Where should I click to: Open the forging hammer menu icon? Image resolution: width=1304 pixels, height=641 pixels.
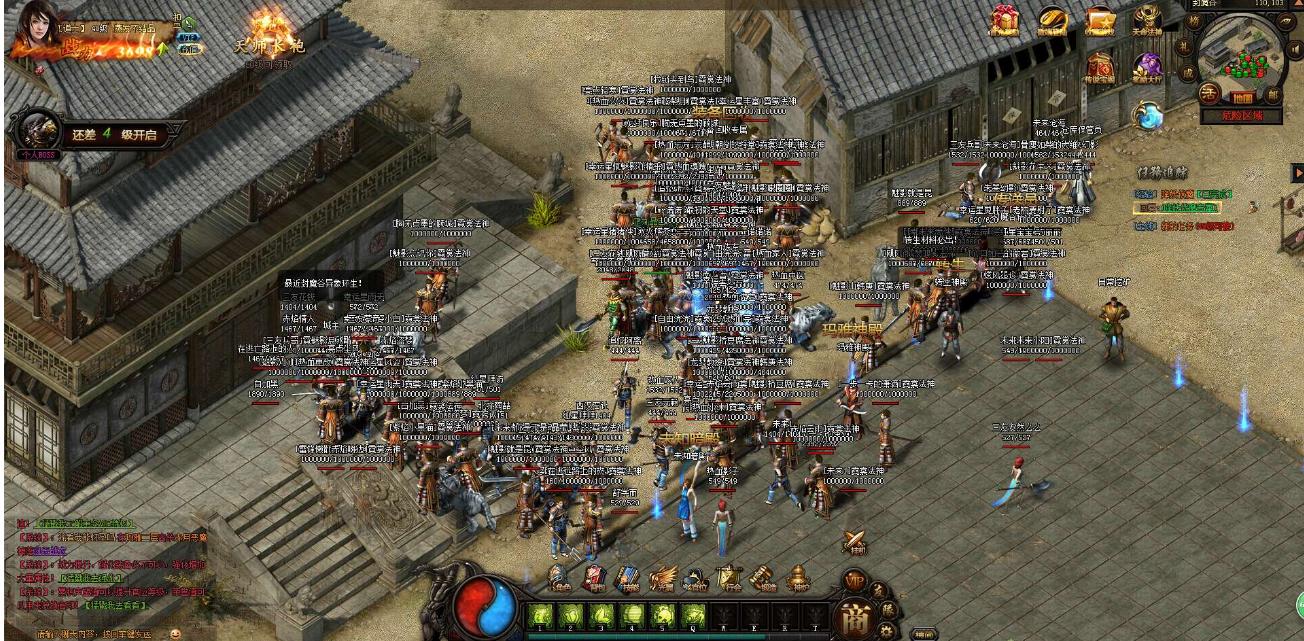(762, 577)
